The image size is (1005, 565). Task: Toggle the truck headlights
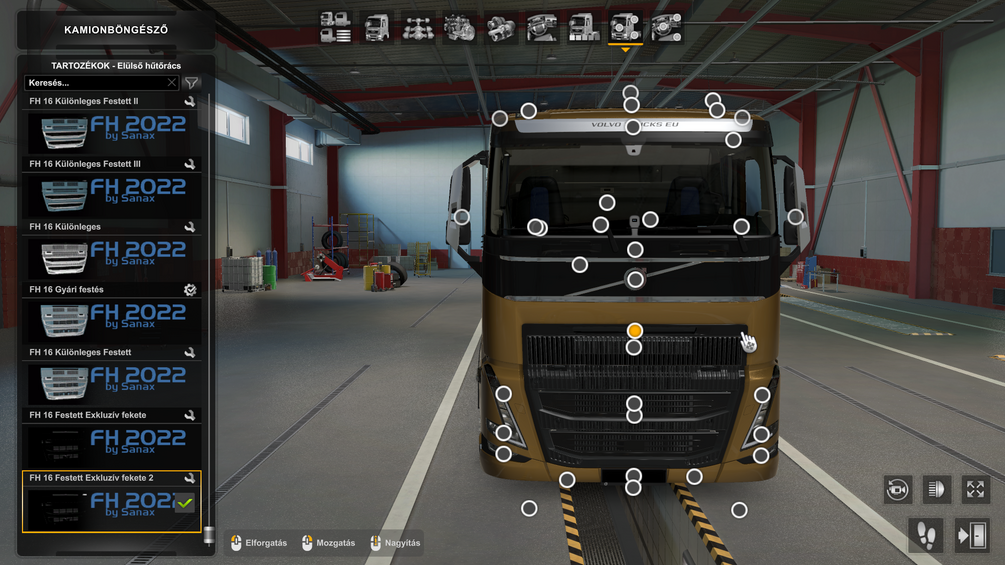pos(936,489)
